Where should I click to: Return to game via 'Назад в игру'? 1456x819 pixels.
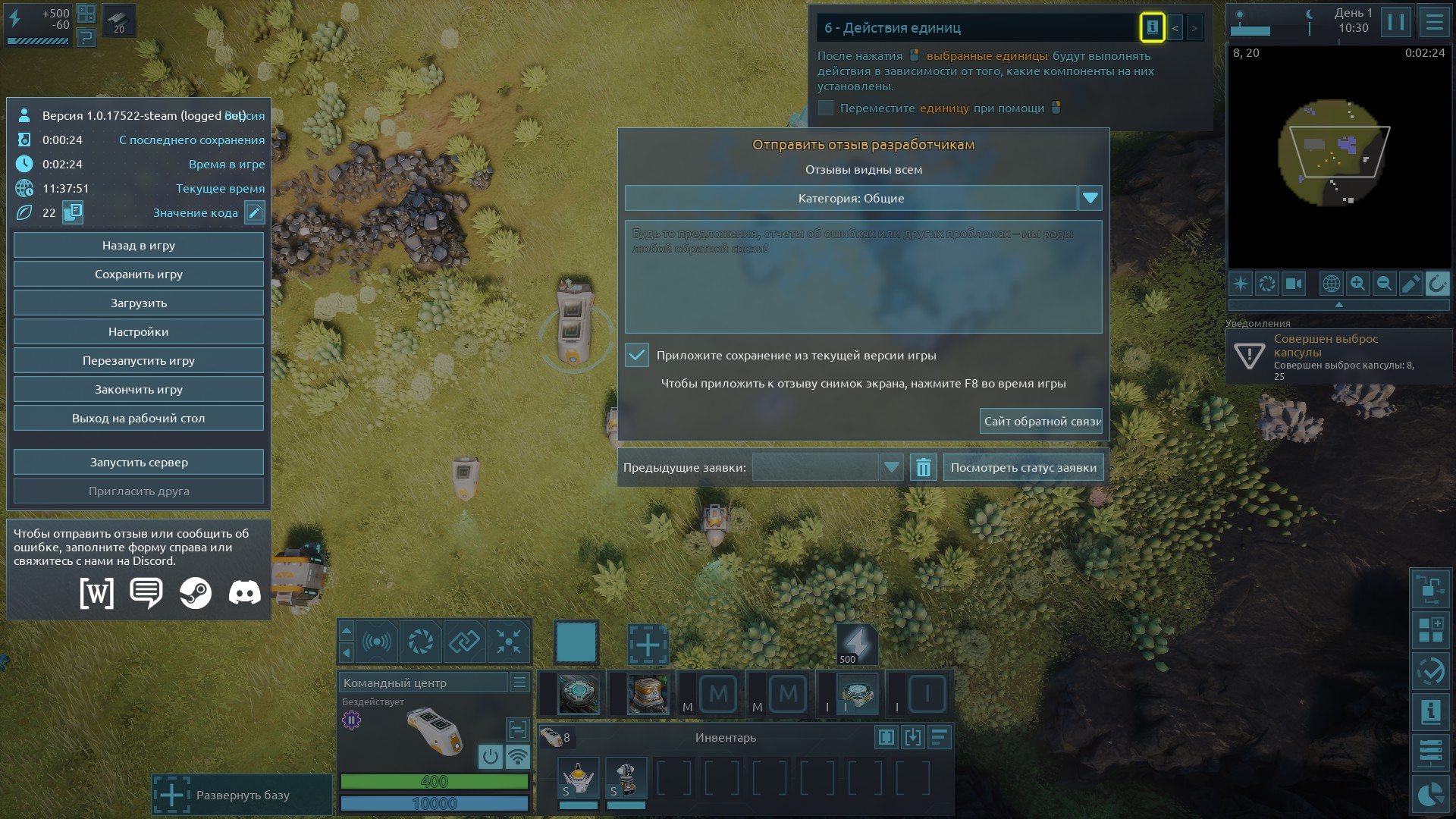pos(139,246)
